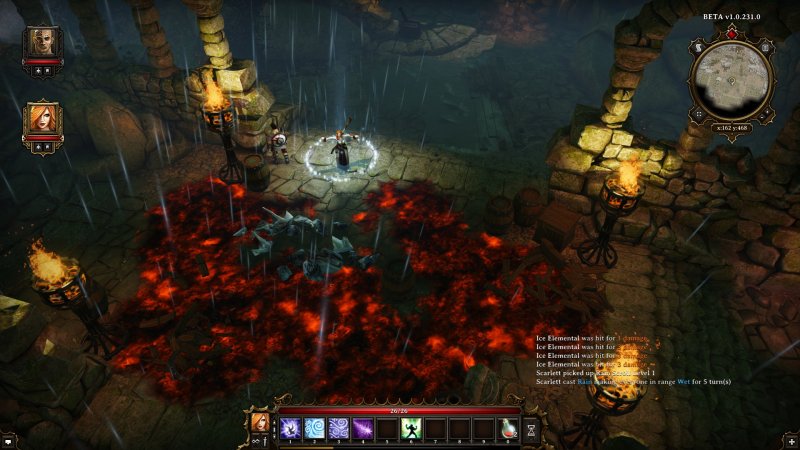Click the red diamond button above the minimap
800x450 pixels.
[x=731, y=32]
